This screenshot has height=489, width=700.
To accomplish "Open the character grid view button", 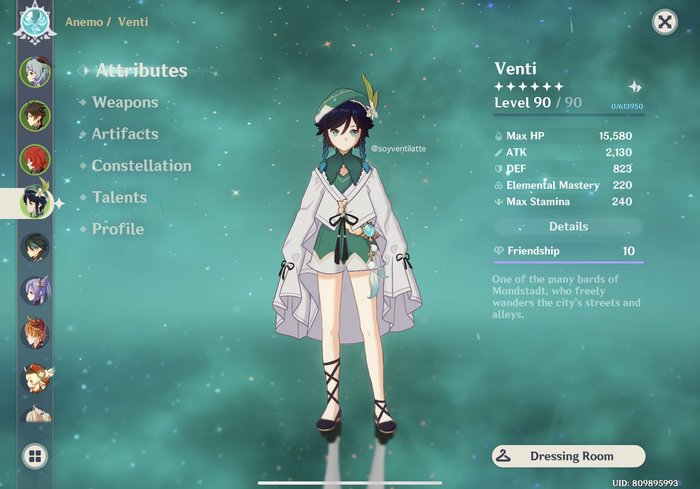I will (34, 457).
